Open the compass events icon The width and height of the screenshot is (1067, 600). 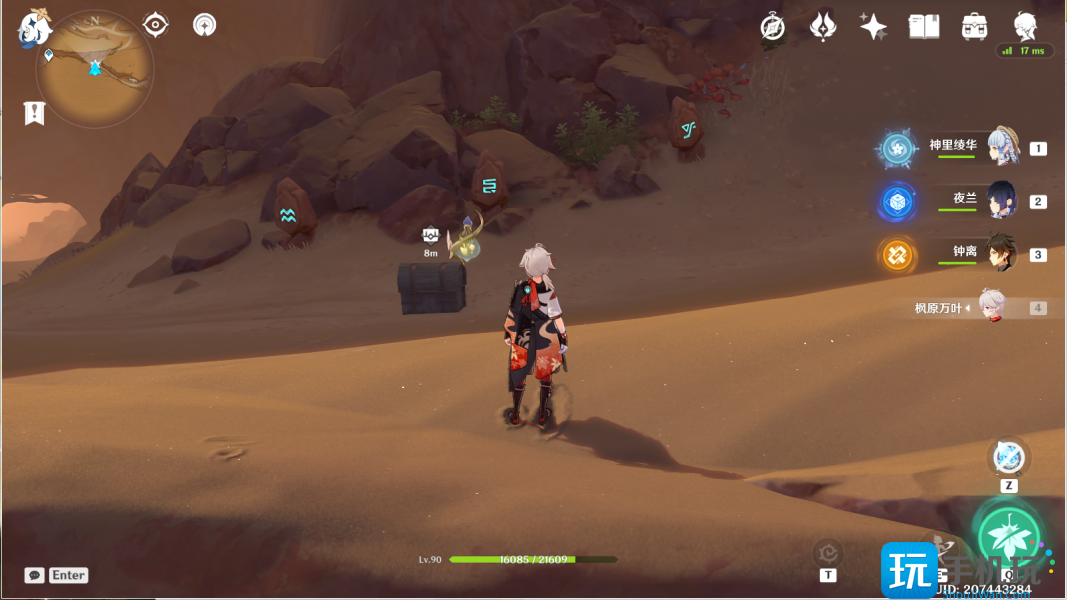click(772, 27)
